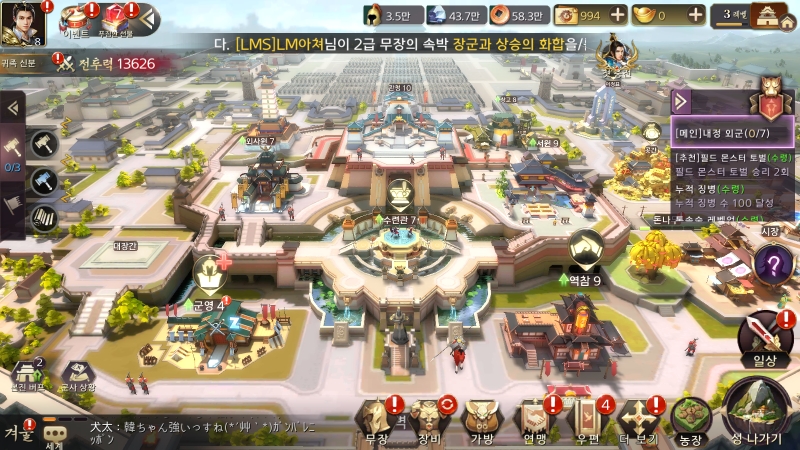Open the 연맹 alliance menu
This screenshot has height=450, width=800.
533,420
